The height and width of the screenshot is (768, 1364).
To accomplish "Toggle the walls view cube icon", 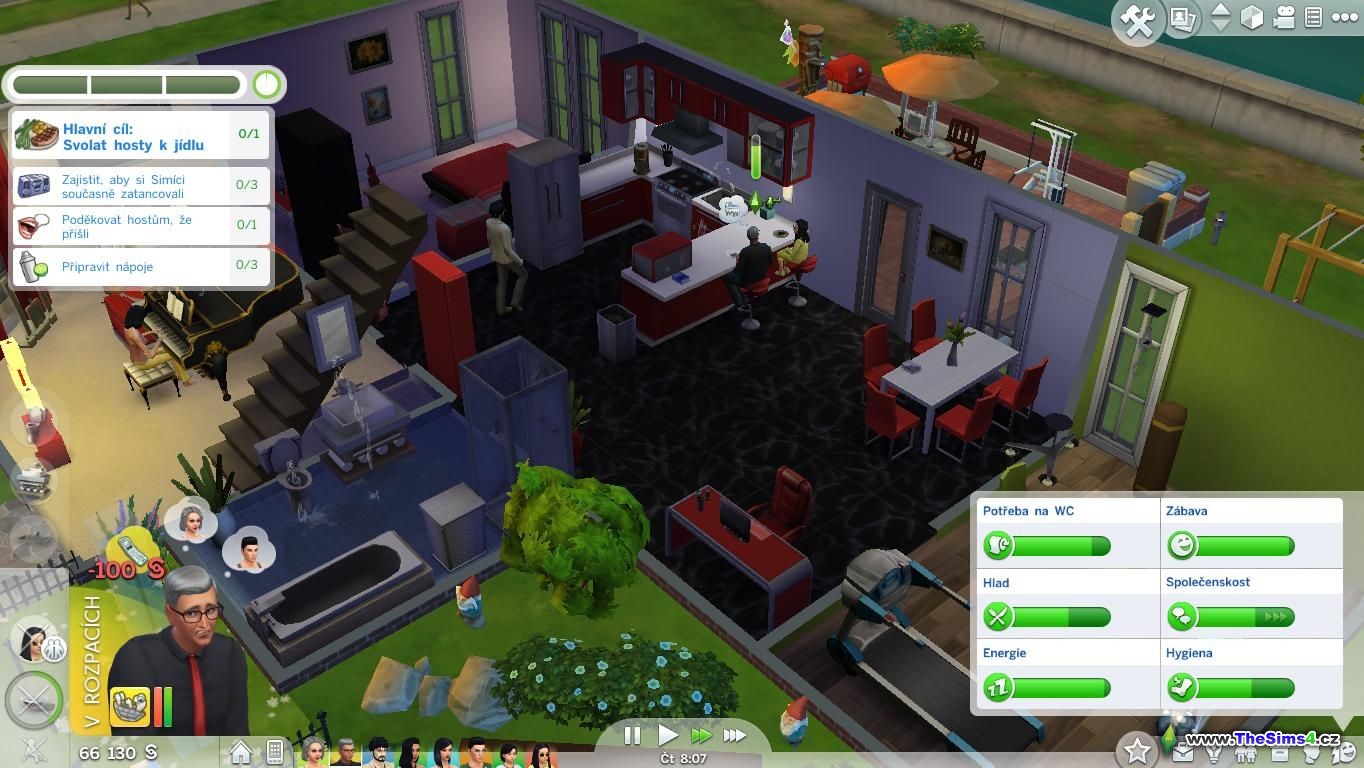I will (x=1252, y=18).
